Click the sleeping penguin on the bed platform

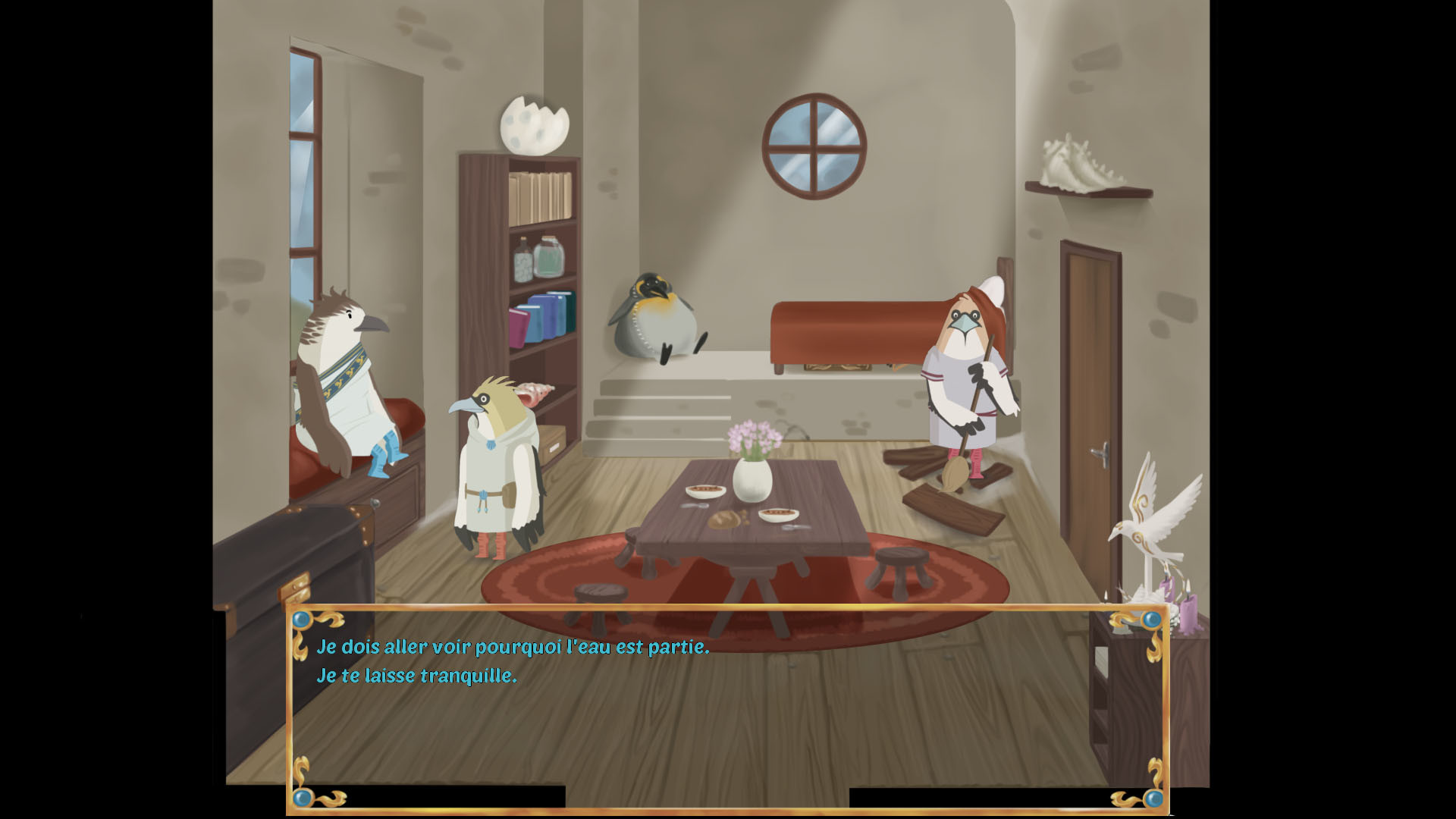[x=658, y=318]
